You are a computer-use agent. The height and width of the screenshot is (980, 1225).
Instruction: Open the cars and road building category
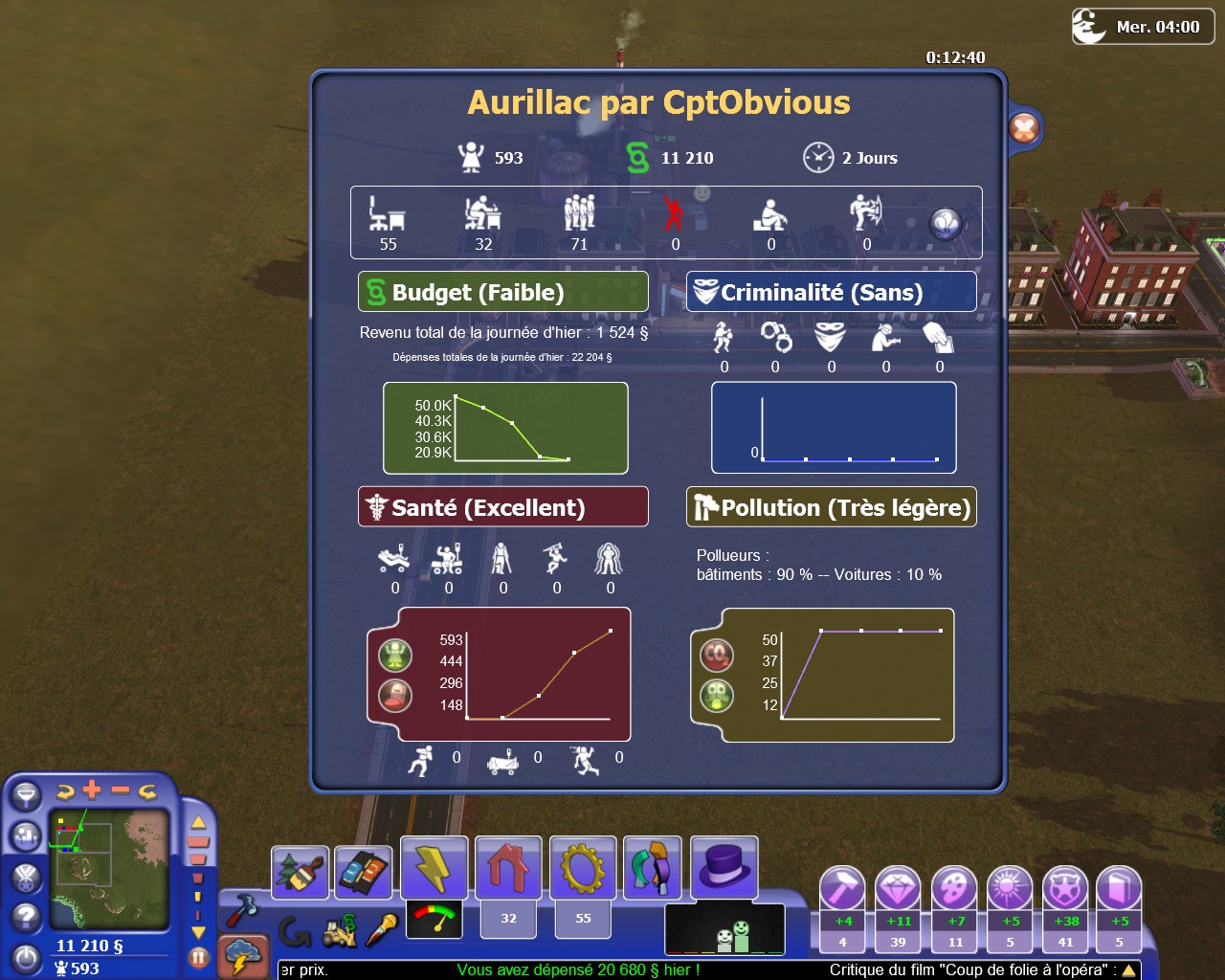(363, 872)
